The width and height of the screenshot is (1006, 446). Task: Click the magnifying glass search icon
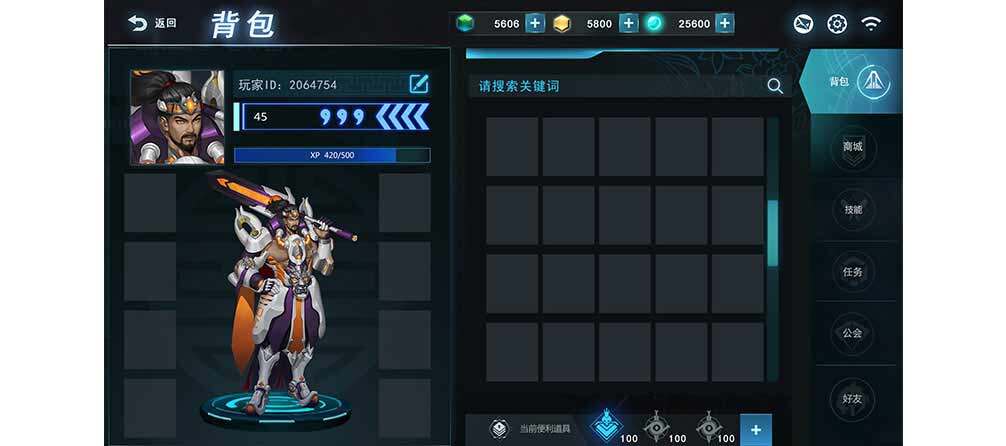point(775,86)
